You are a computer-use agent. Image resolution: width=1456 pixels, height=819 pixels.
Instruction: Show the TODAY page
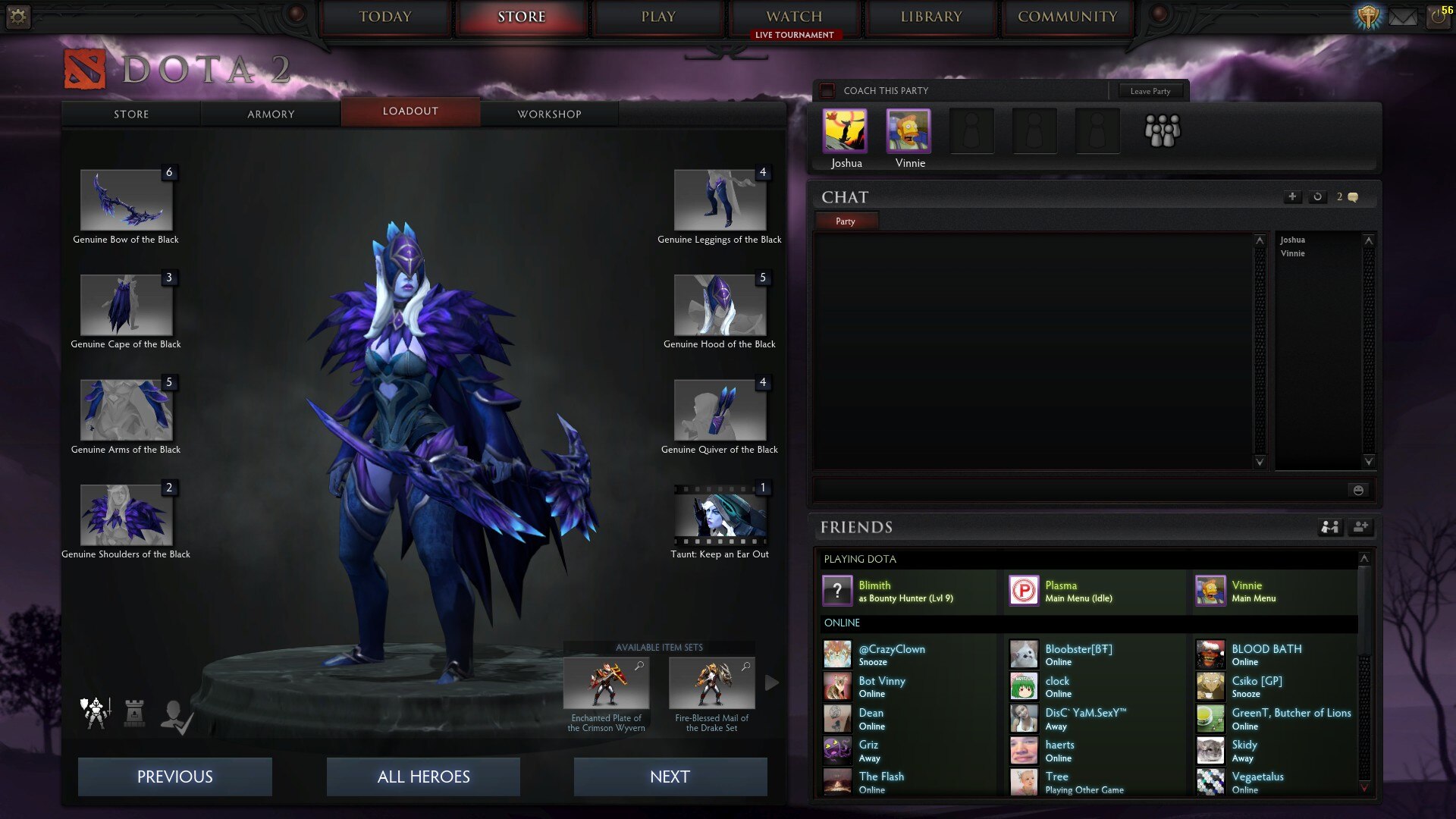tap(385, 17)
